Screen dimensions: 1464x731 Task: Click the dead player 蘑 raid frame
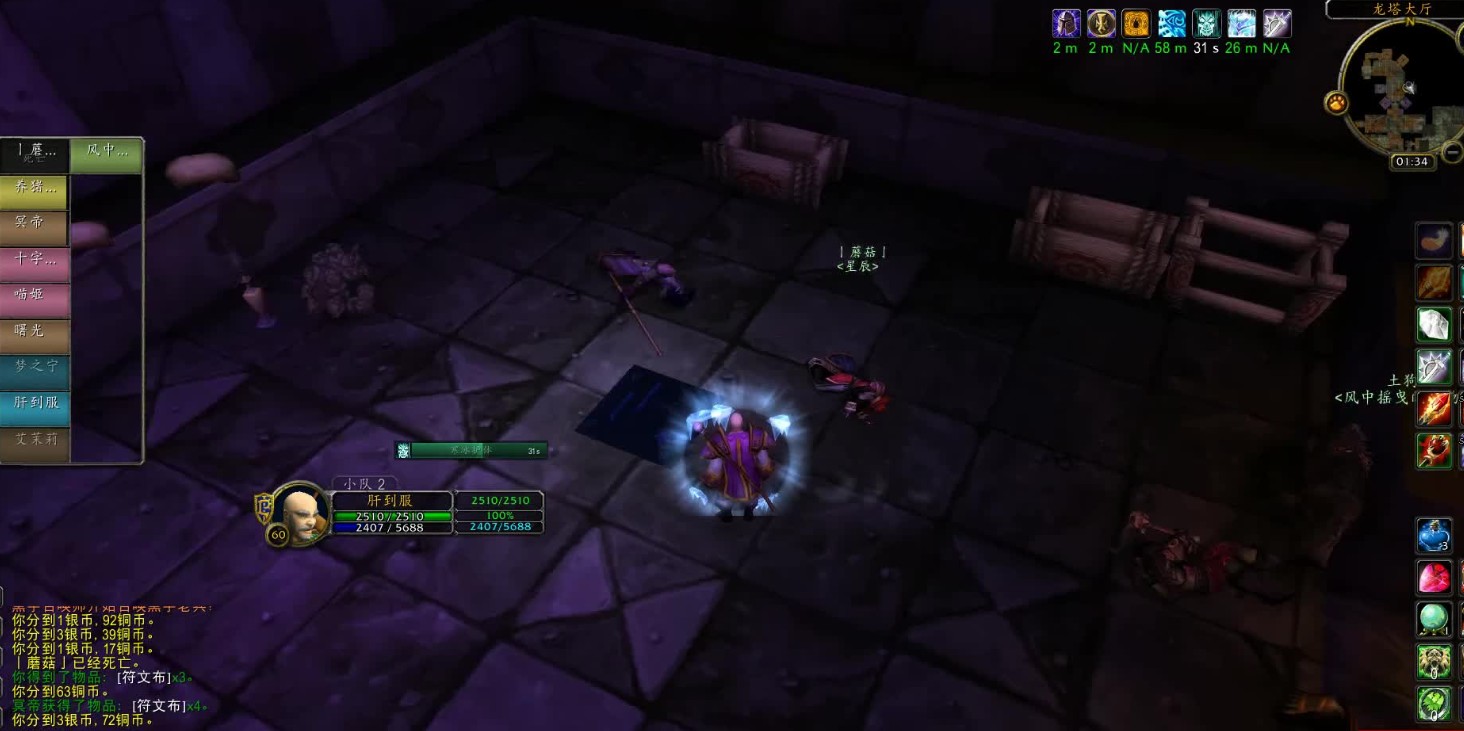(35, 153)
